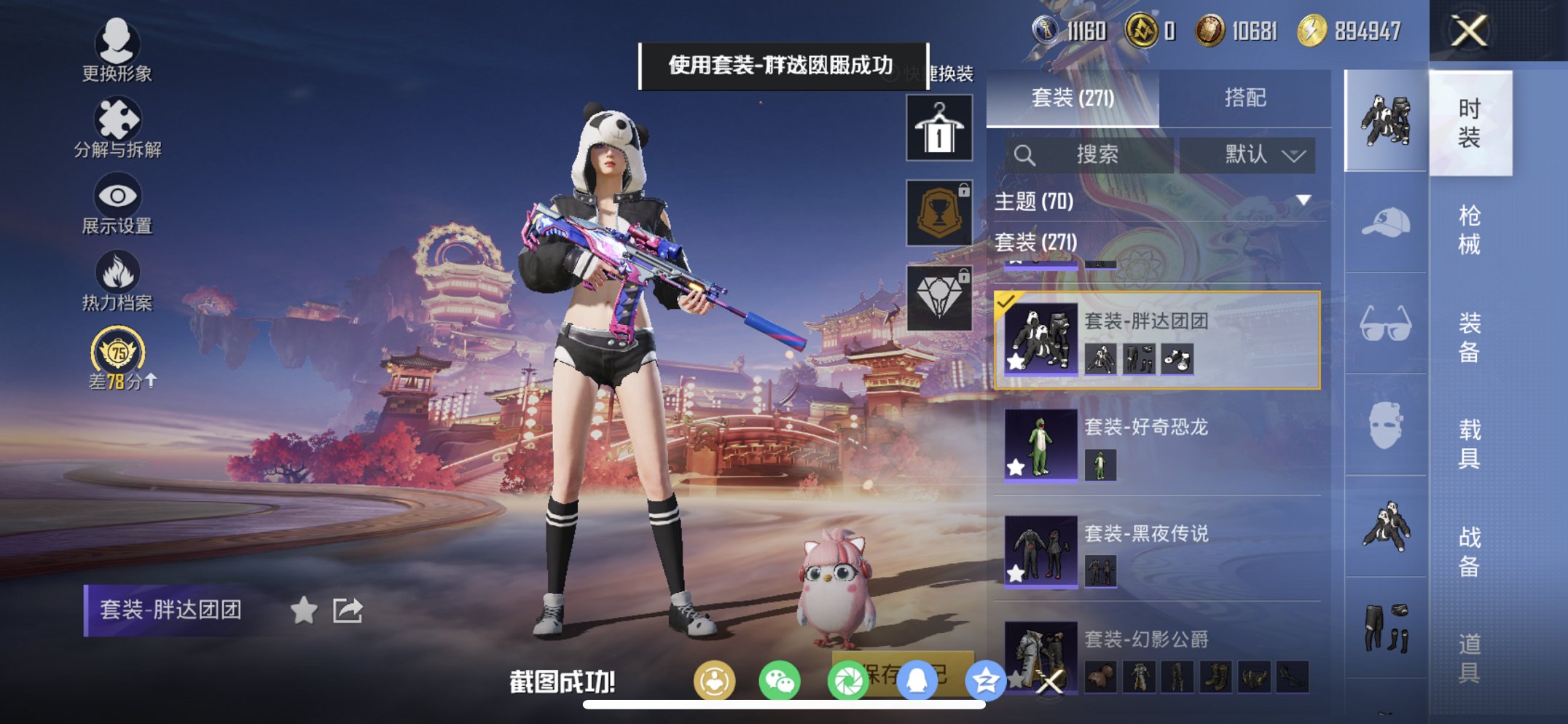Select the cap category icon on right
Image resolution: width=1568 pixels, height=724 pixels.
point(1385,222)
